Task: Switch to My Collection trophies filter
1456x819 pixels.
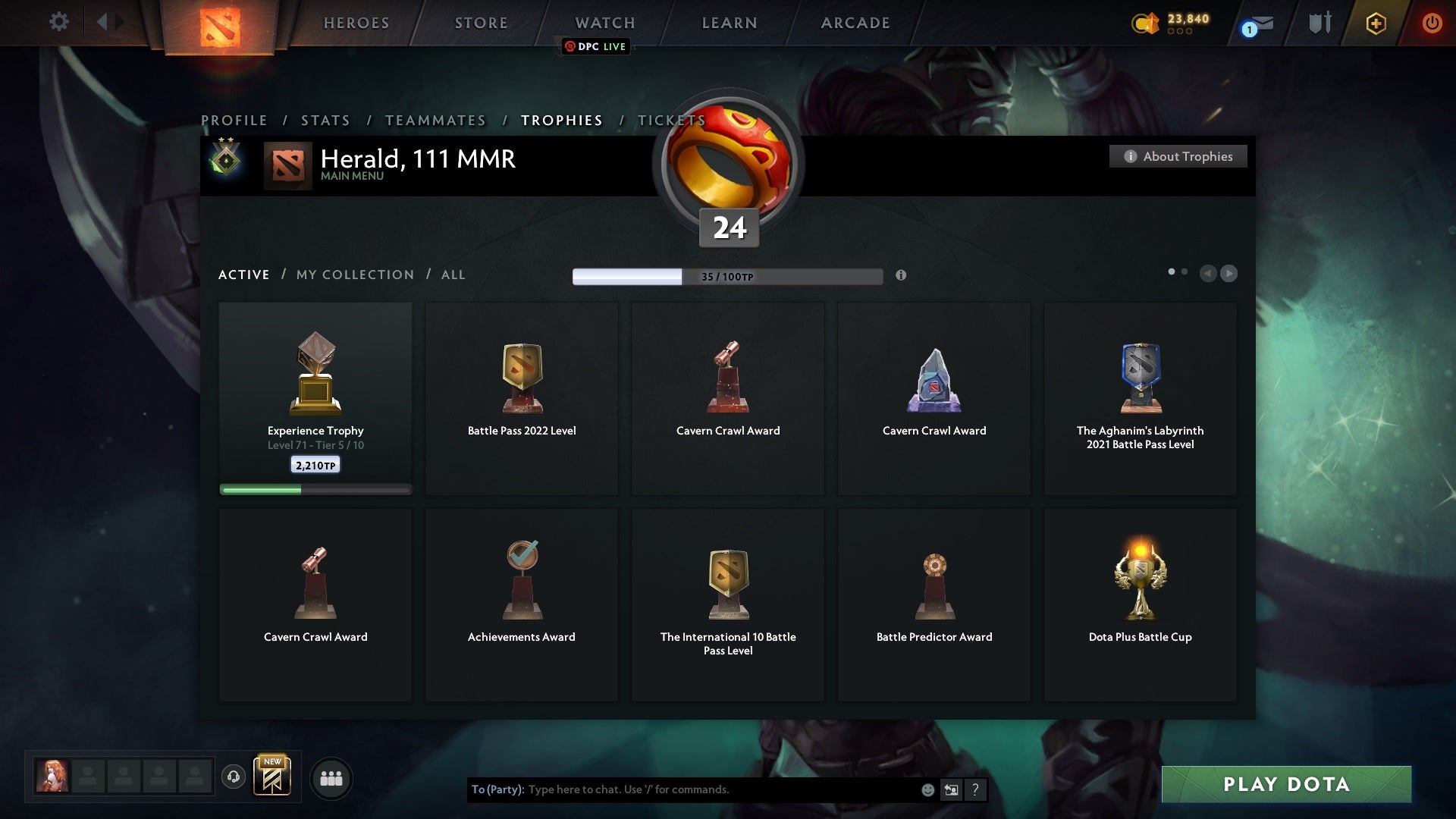Action: (x=355, y=275)
